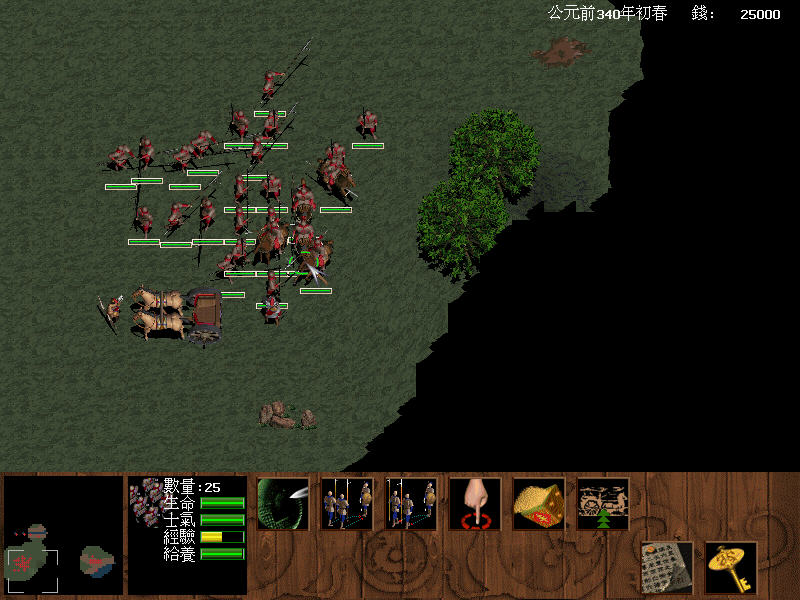Select the army portrait in the status panel
This screenshot has width=800, height=600.
(146, 496)
